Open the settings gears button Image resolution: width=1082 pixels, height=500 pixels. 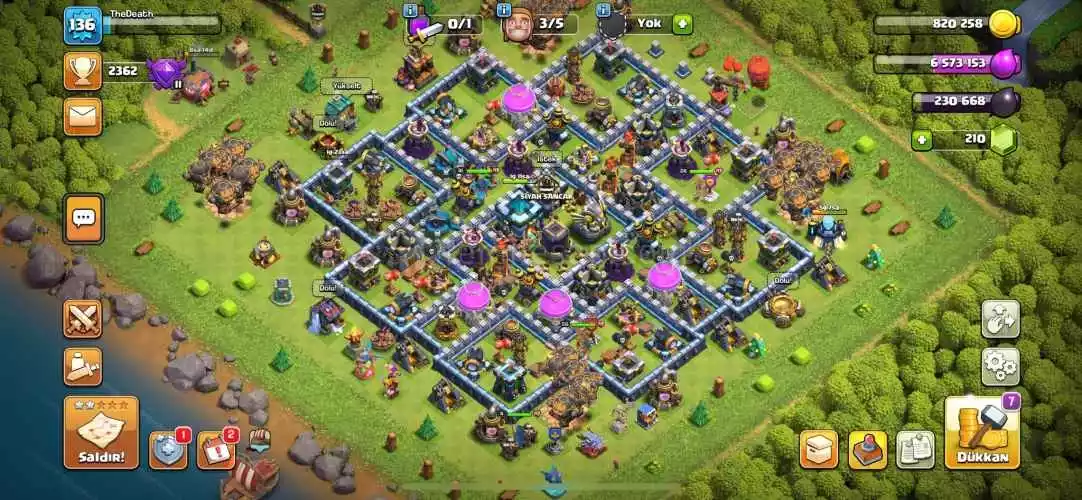point(1000,366)
